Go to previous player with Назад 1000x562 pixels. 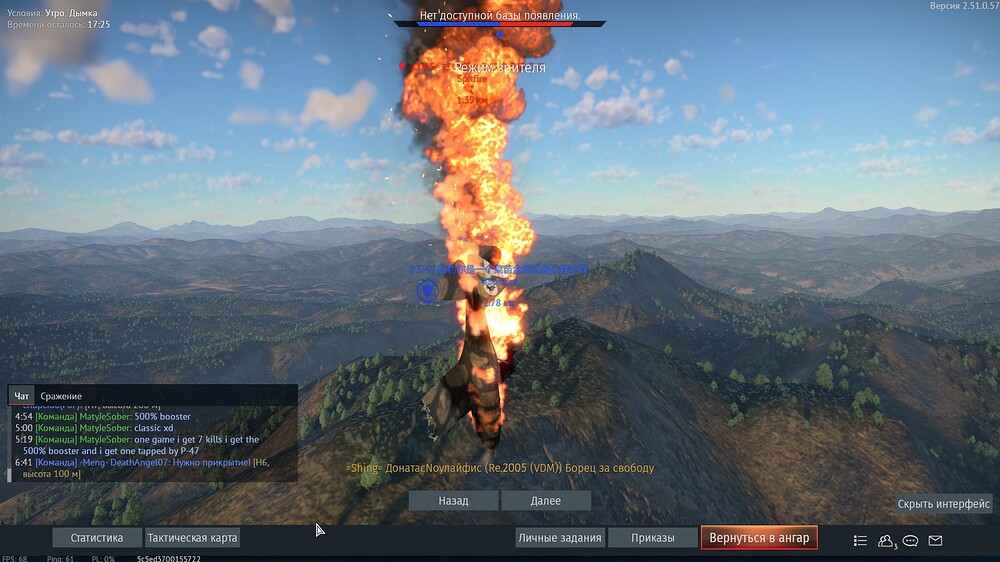pyautogui.click(x=453, y=500)
